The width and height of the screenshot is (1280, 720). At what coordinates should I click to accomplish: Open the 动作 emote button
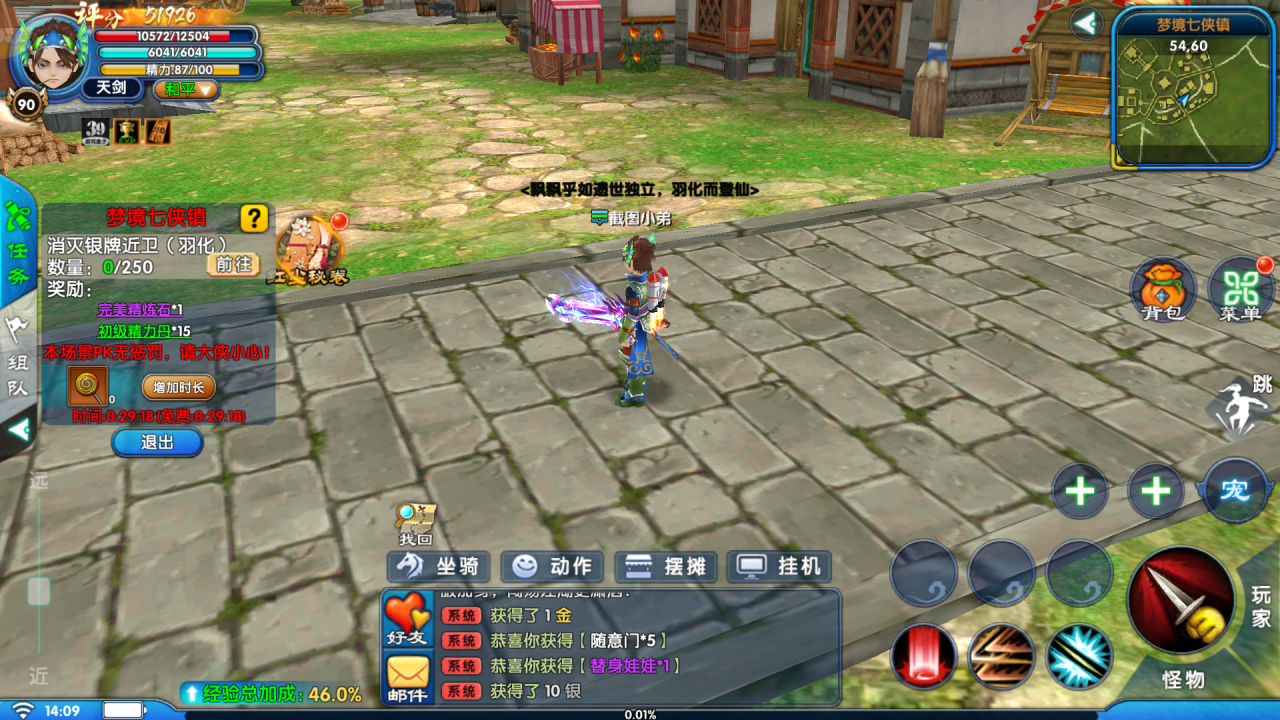tap(552, 567)
